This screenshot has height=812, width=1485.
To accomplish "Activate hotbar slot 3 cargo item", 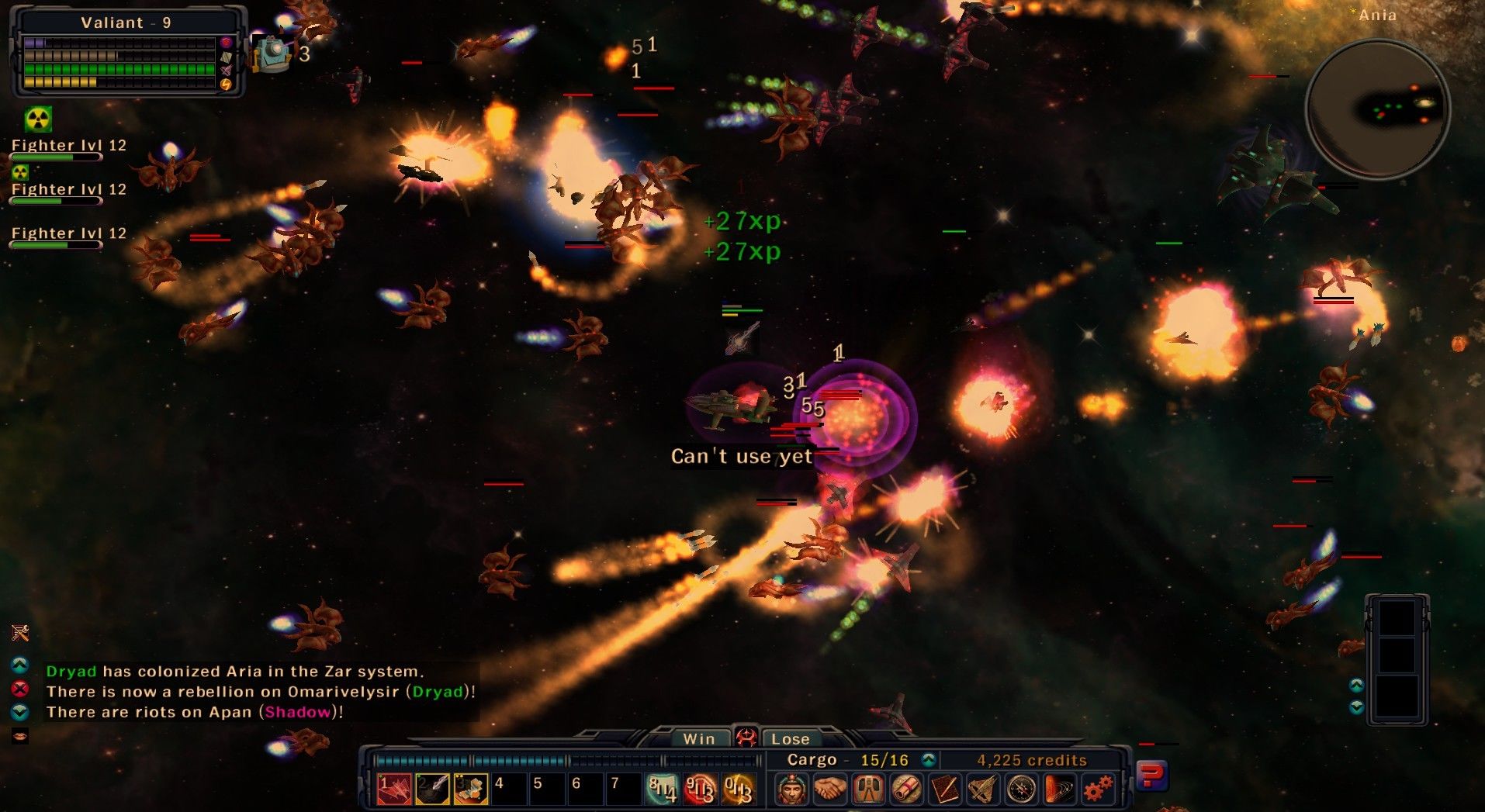I will tap(470, 789).
